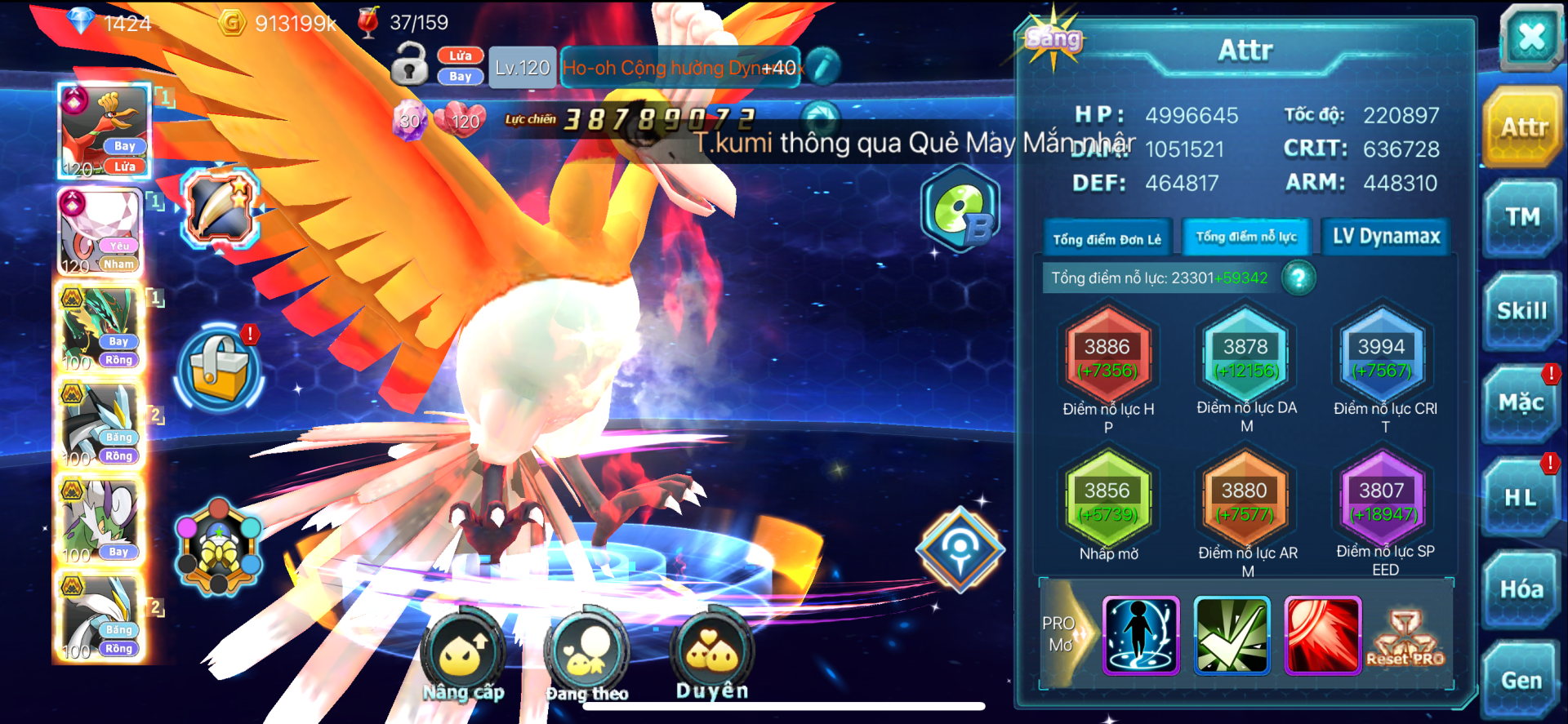The image size is (1568, 724).
Task: Select Ho-oh portrait in team list
Action: pyautogui.click(x=105, y=131)
